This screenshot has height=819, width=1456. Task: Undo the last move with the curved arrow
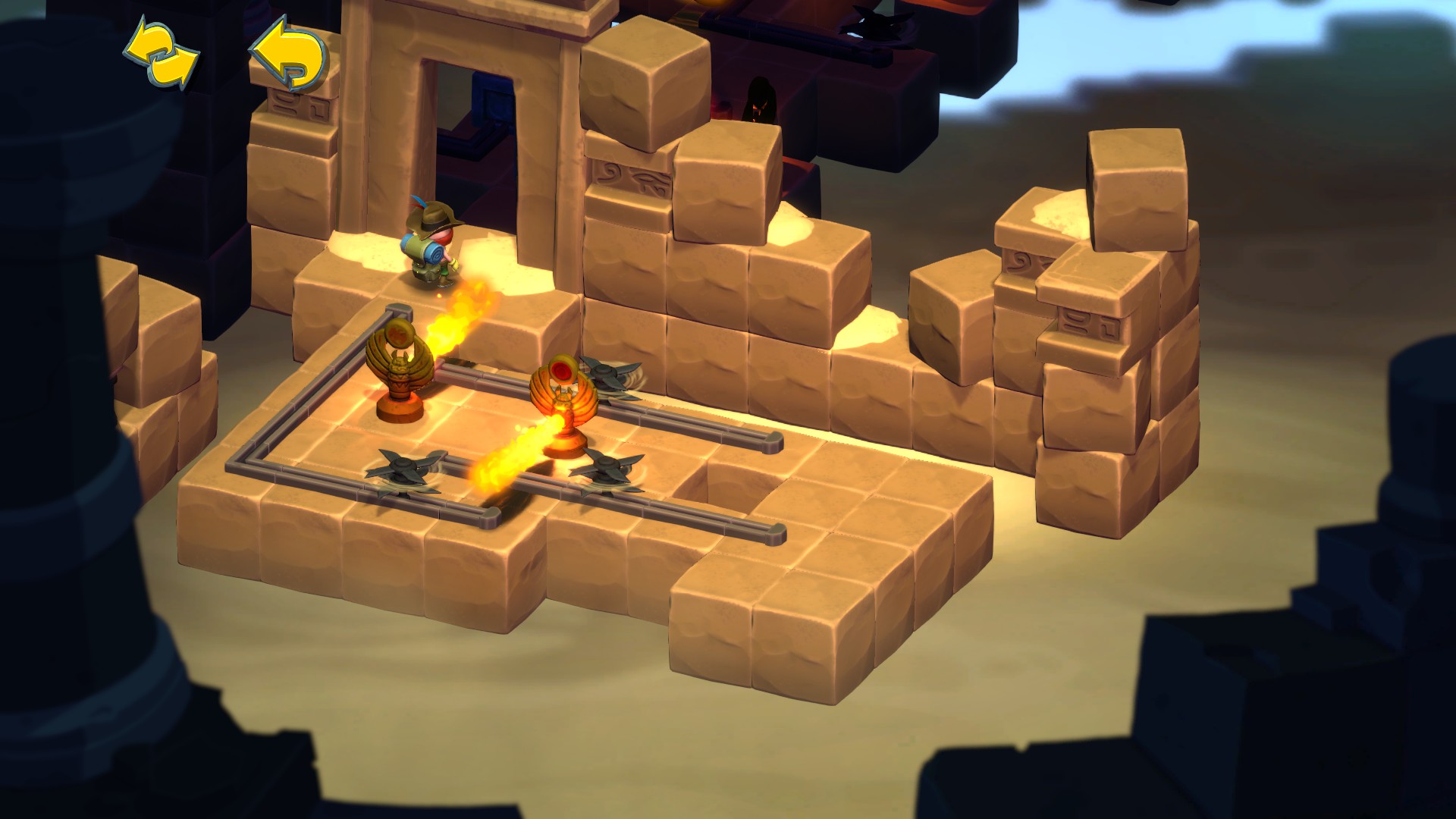pos(289,54)
